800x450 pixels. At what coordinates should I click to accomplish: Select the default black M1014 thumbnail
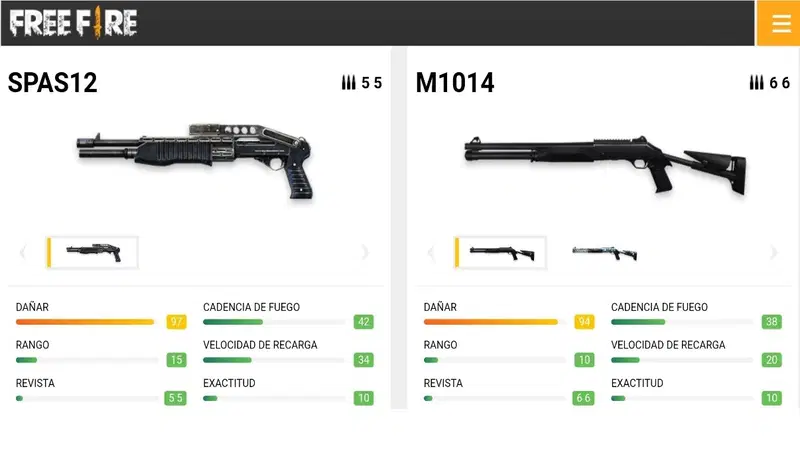pyautogui.click(x=501, y=253)
